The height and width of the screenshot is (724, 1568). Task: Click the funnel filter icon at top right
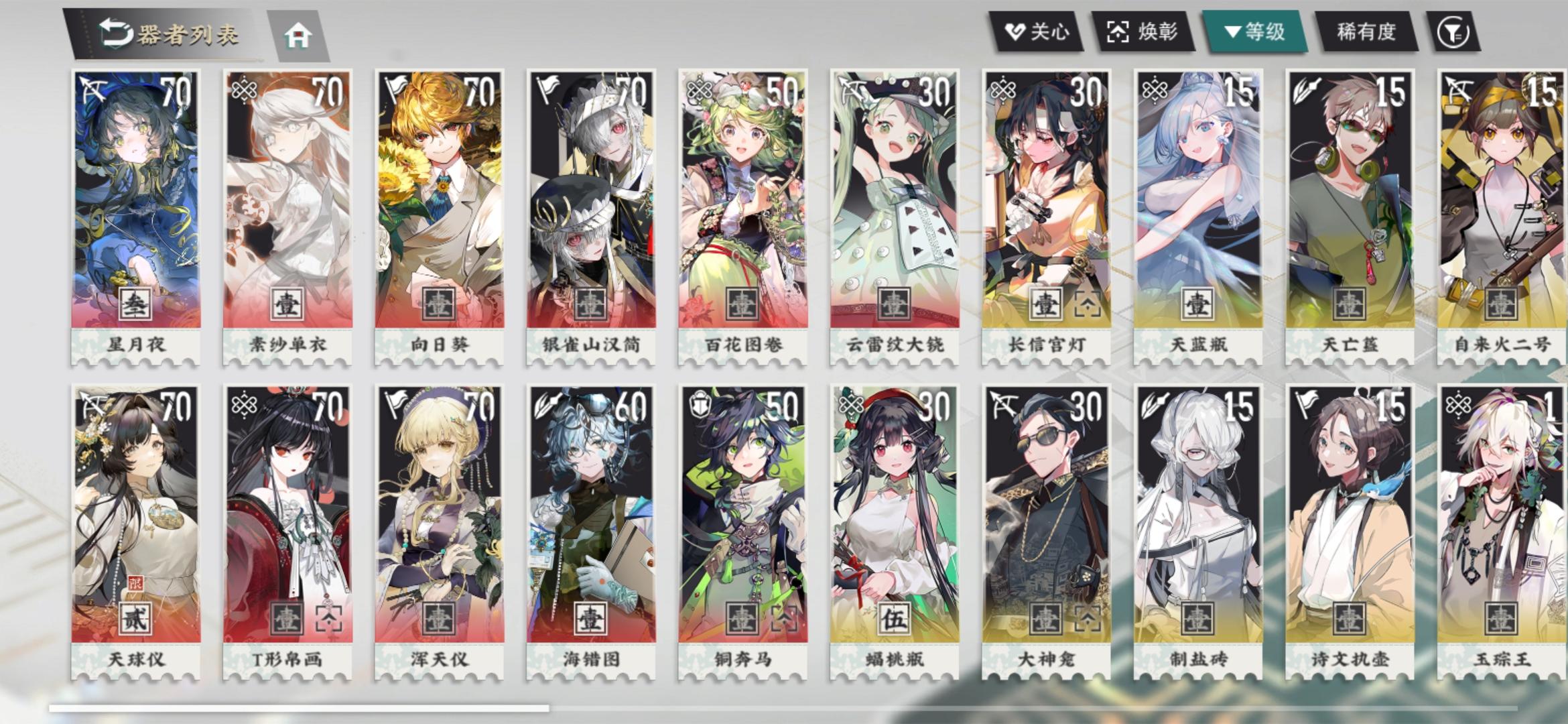(x=1453, y=31)
